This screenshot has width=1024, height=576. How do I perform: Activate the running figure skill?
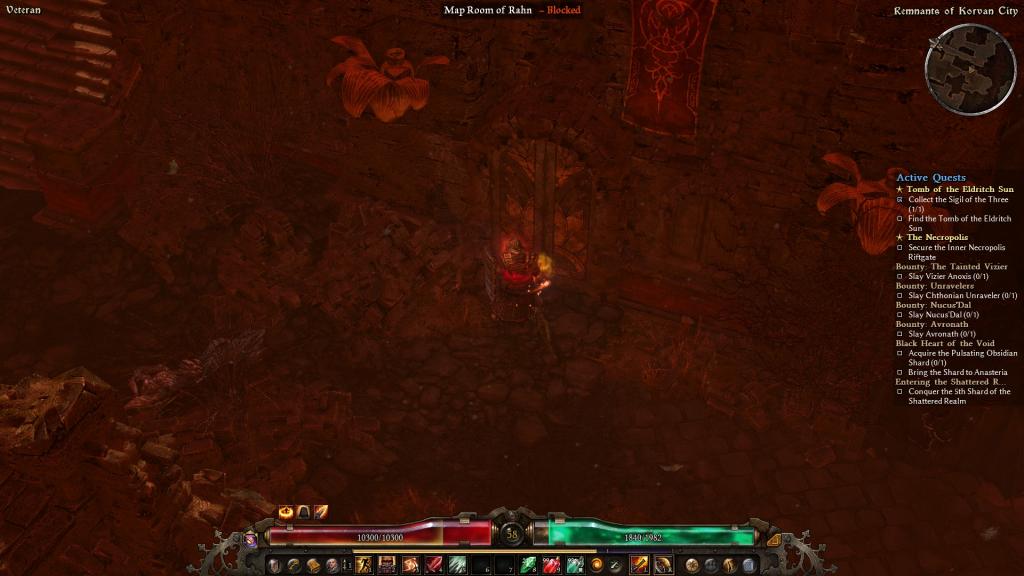(x=362, y=565)
